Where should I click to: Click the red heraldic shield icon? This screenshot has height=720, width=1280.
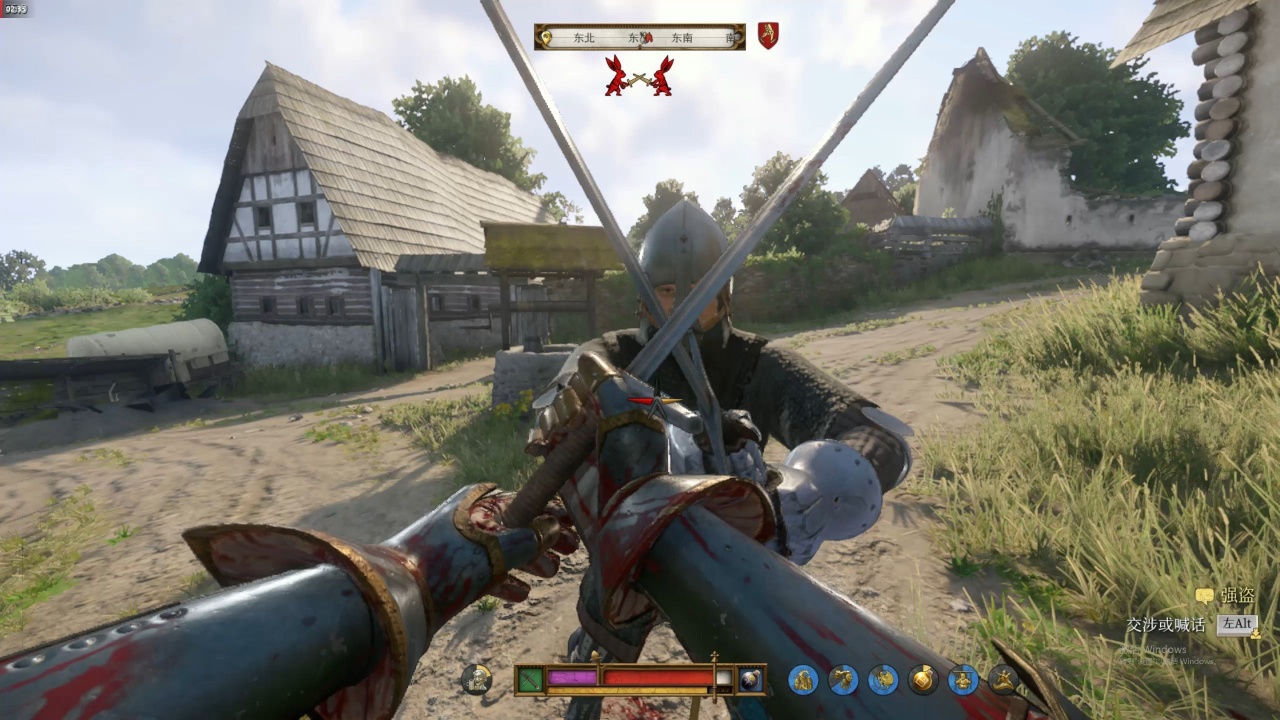tap(767, 36)
